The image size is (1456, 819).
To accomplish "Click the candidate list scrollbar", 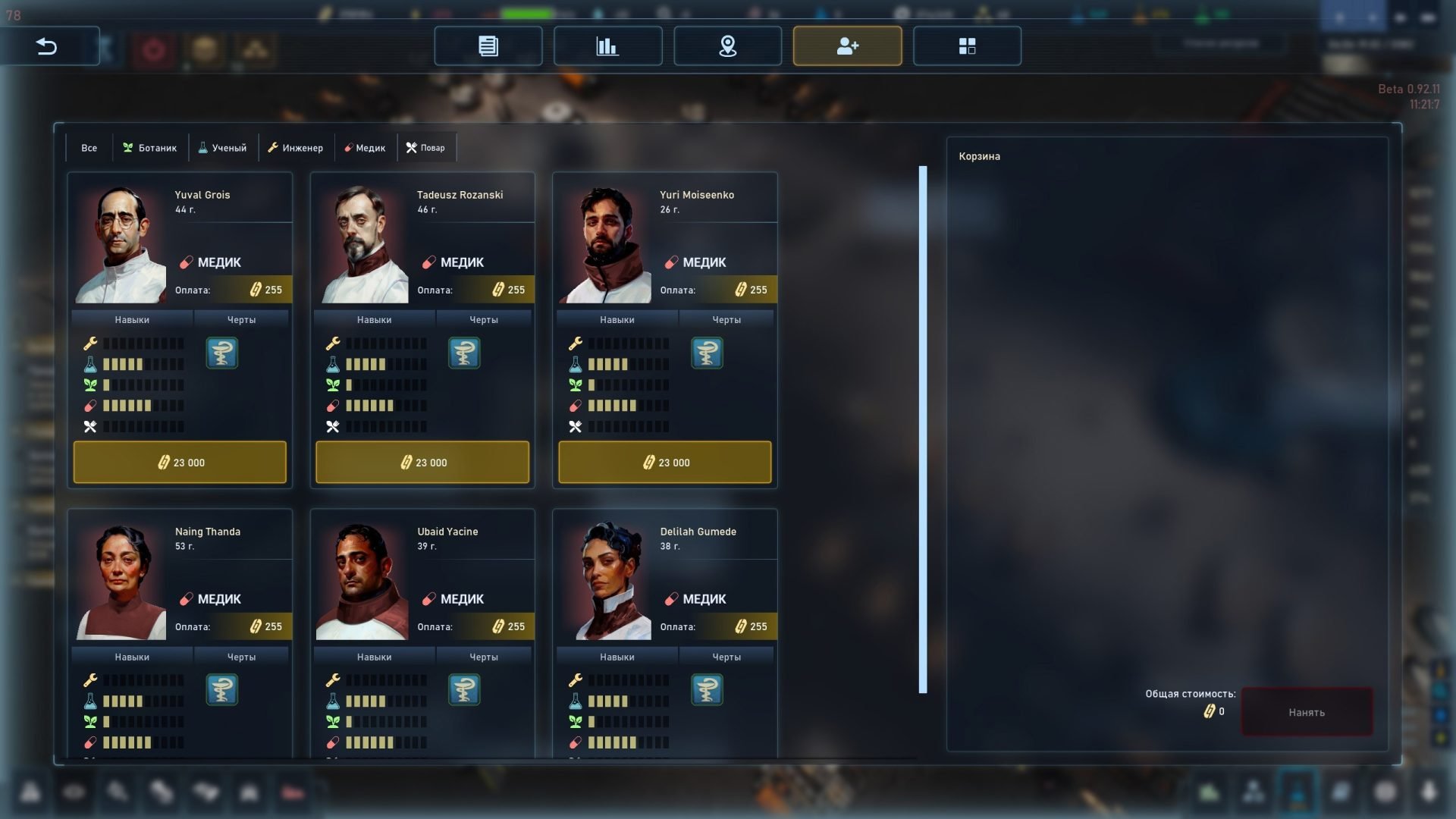I will [923, 429].
